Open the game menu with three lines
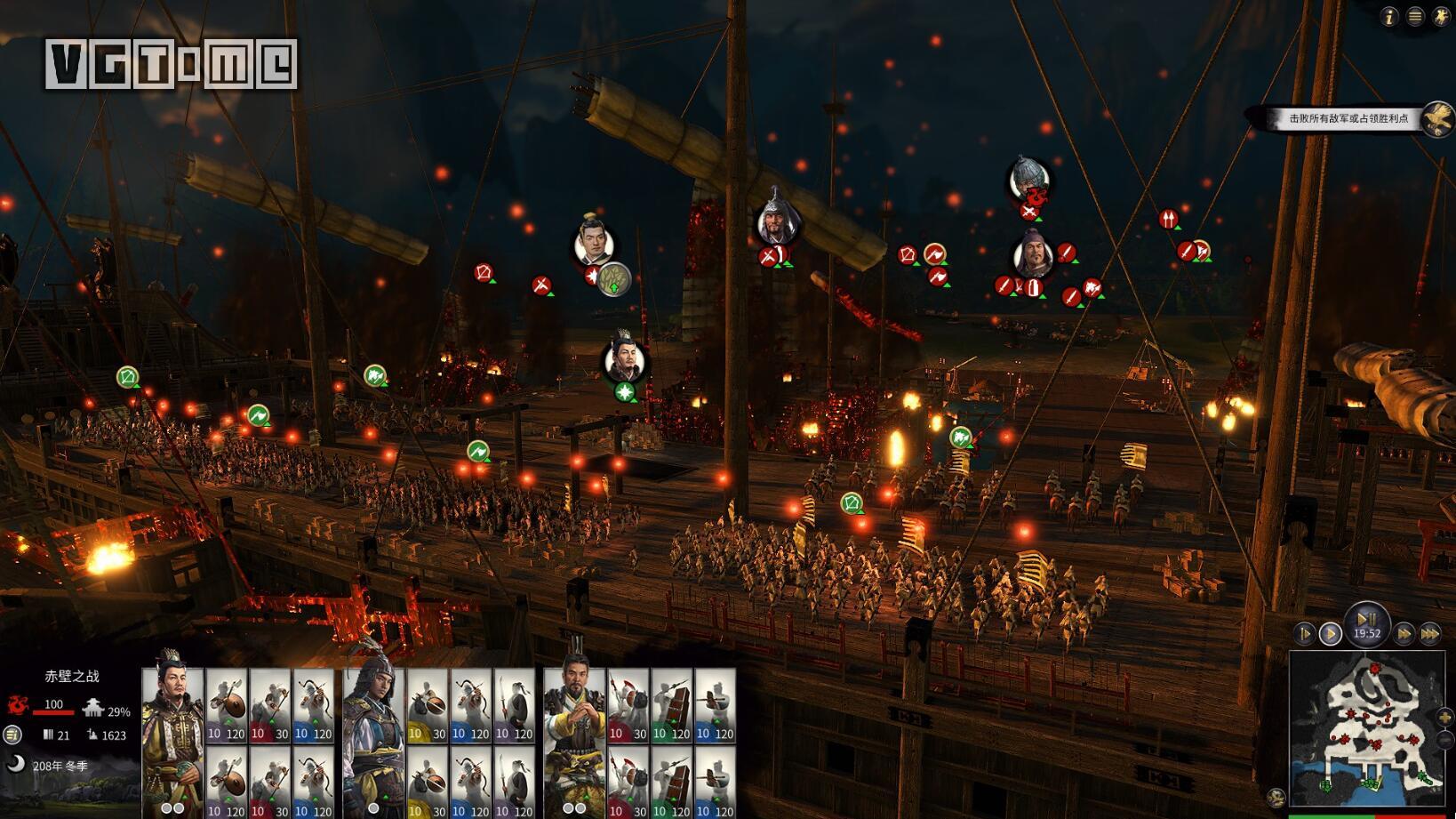 [1415, 16]
